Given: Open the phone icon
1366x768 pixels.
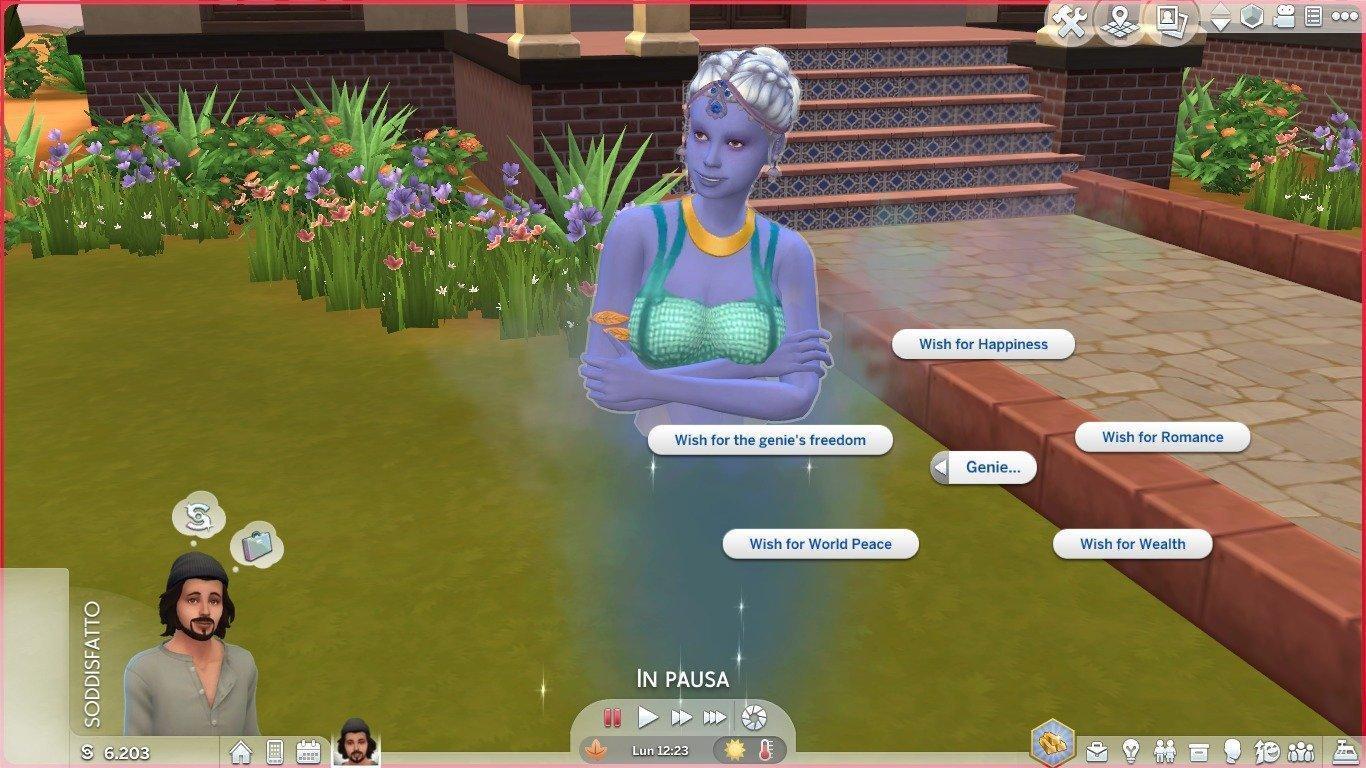Looking at the screenshot, I should pos(275,751).
